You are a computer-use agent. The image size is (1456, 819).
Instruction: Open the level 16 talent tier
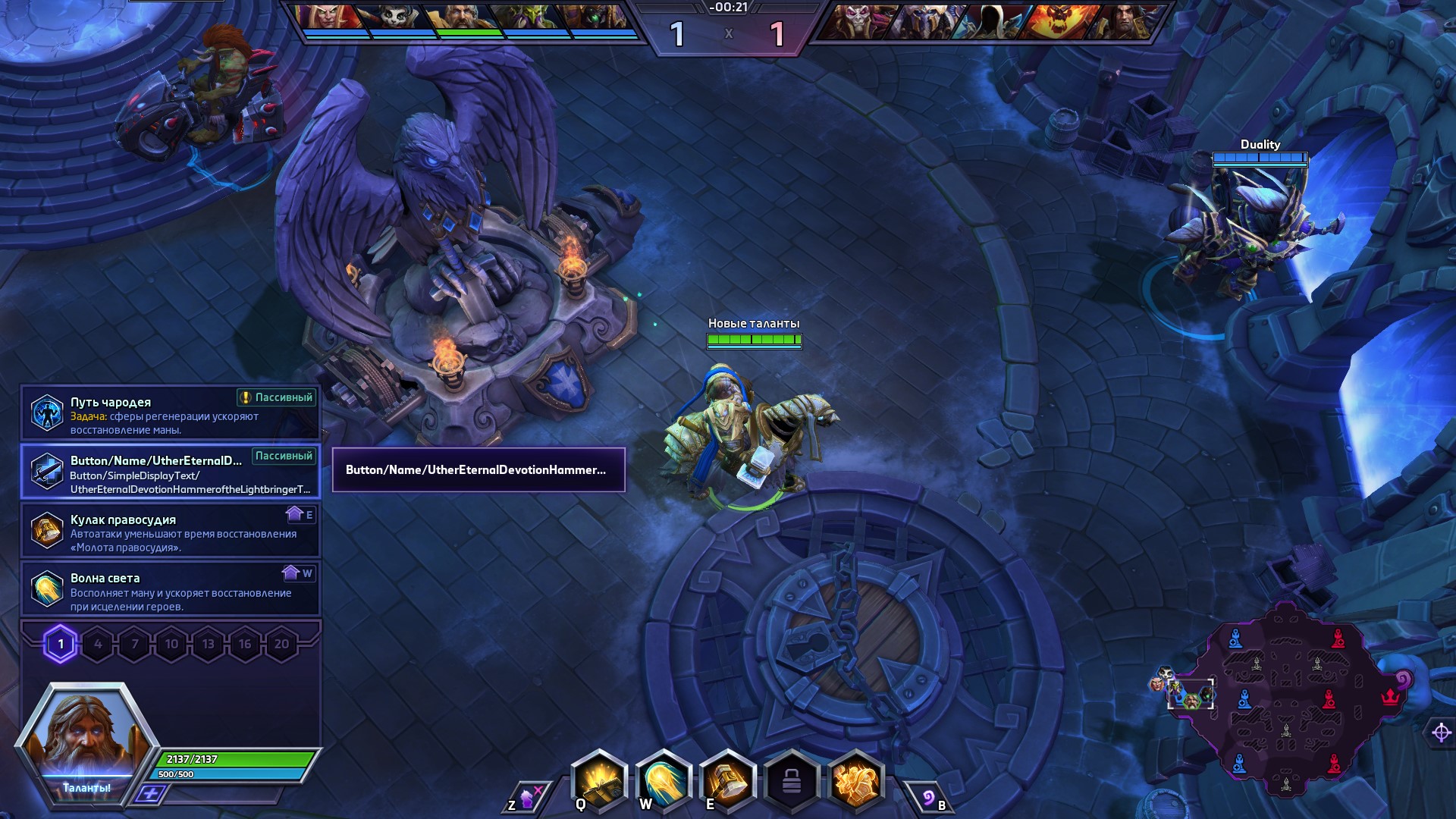point(245,645)
